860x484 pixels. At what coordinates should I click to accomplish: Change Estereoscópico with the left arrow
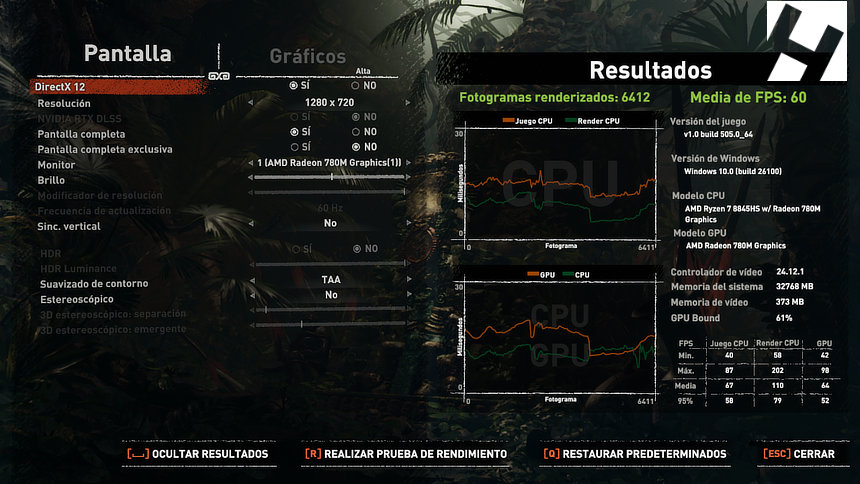[252, 296]
